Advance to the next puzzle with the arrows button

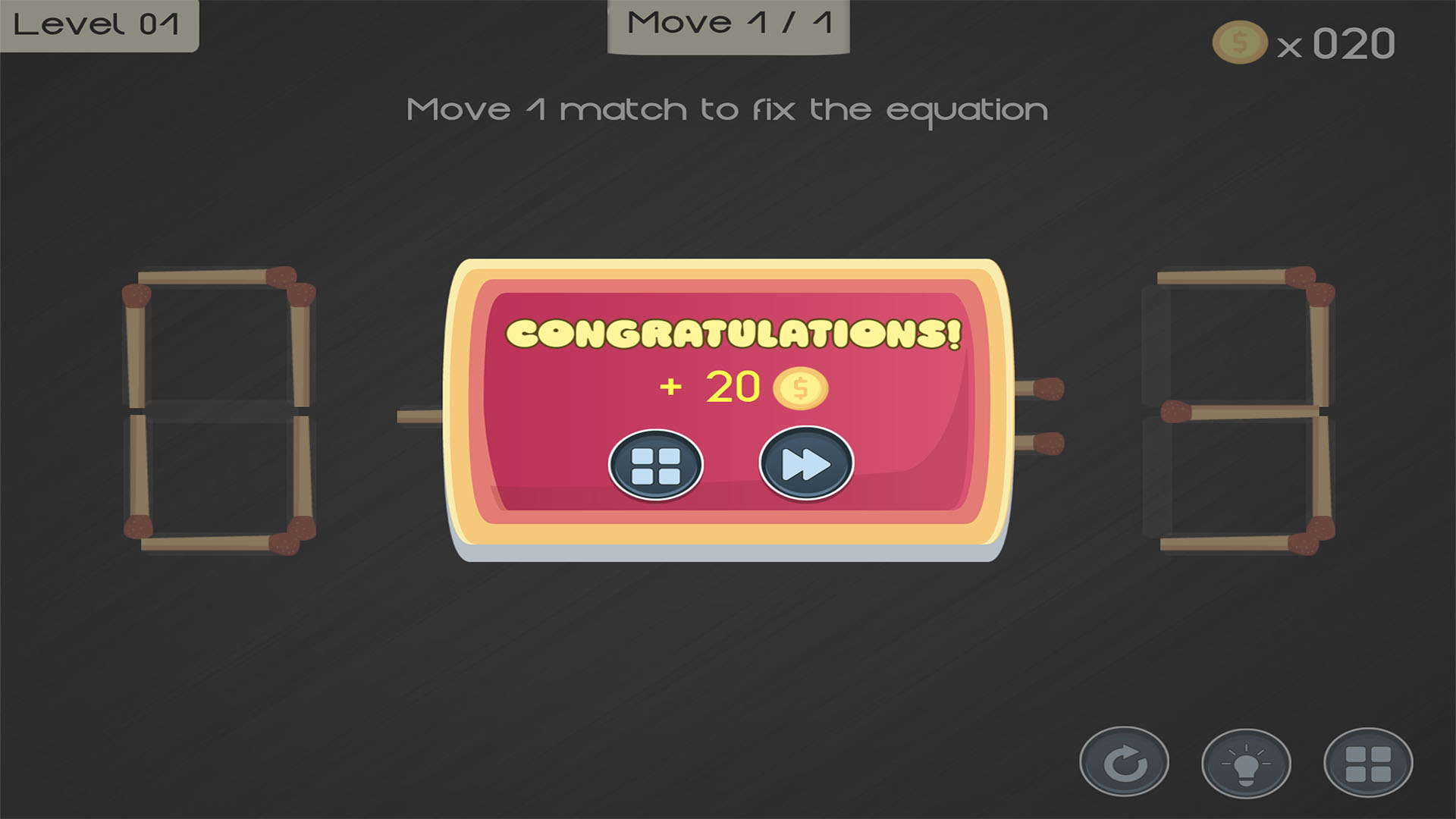(804, 464)
